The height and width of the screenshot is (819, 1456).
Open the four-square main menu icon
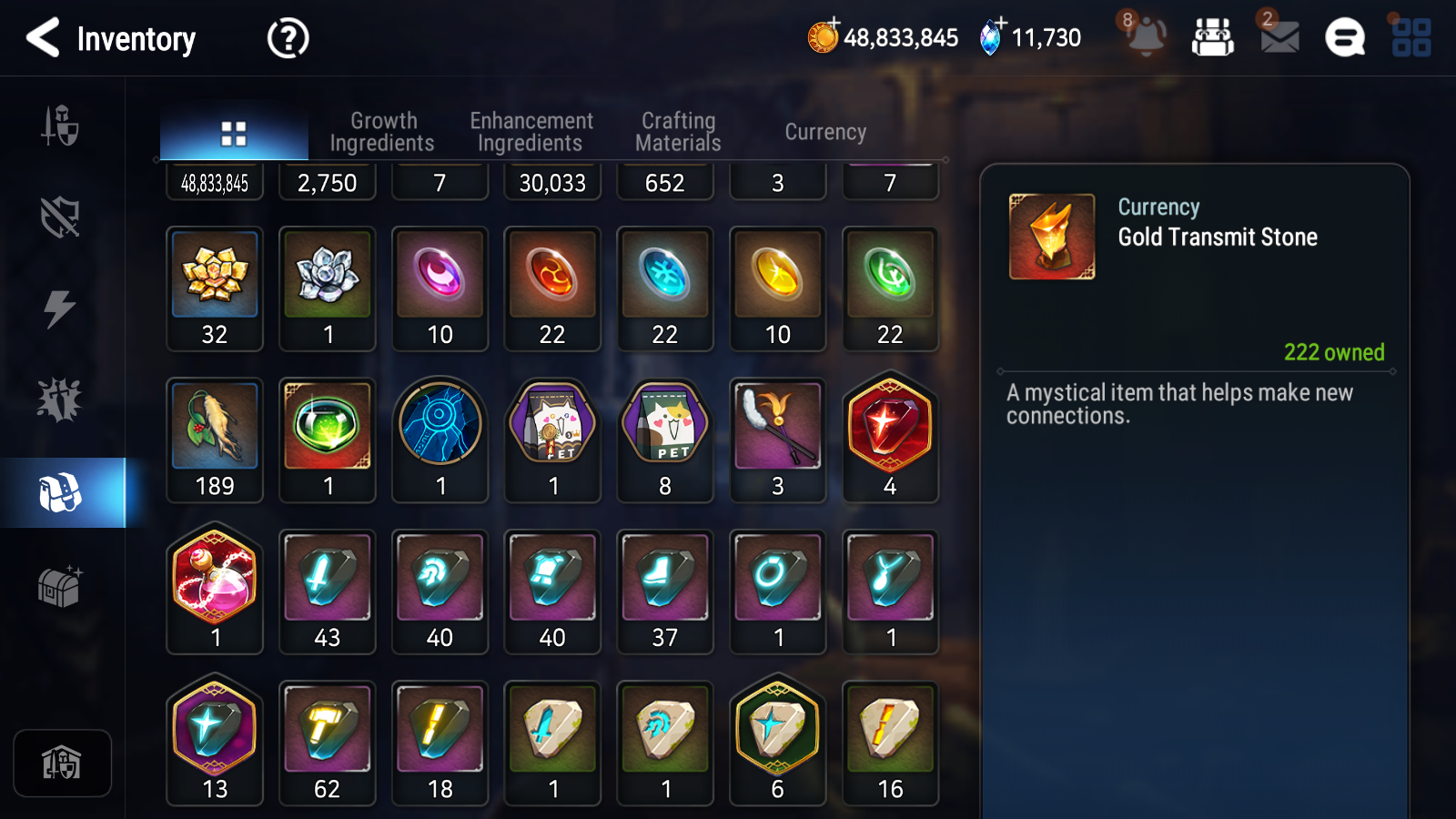[1411, 38]
